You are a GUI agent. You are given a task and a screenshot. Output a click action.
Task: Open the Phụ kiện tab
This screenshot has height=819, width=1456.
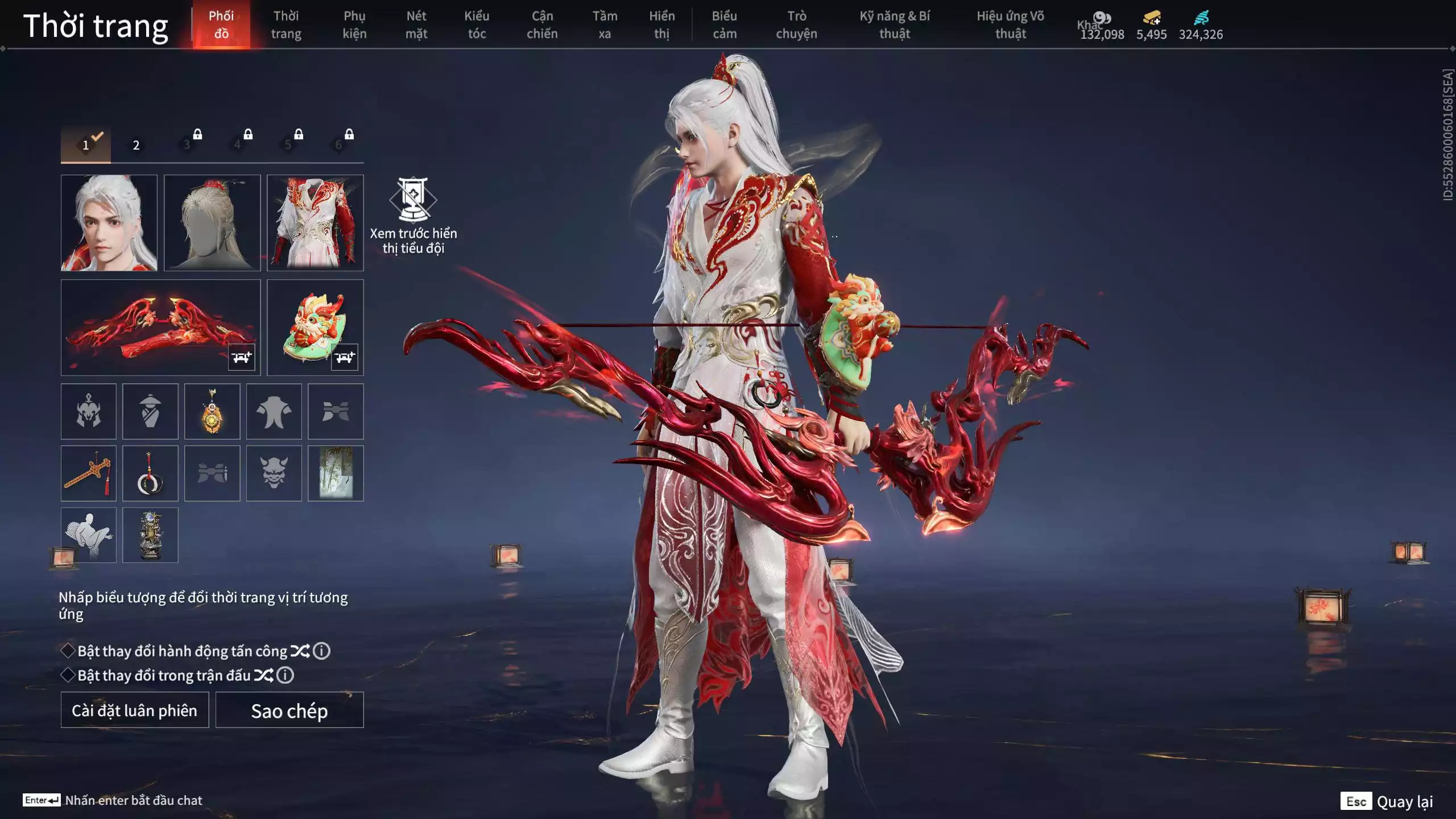(354, 25)
